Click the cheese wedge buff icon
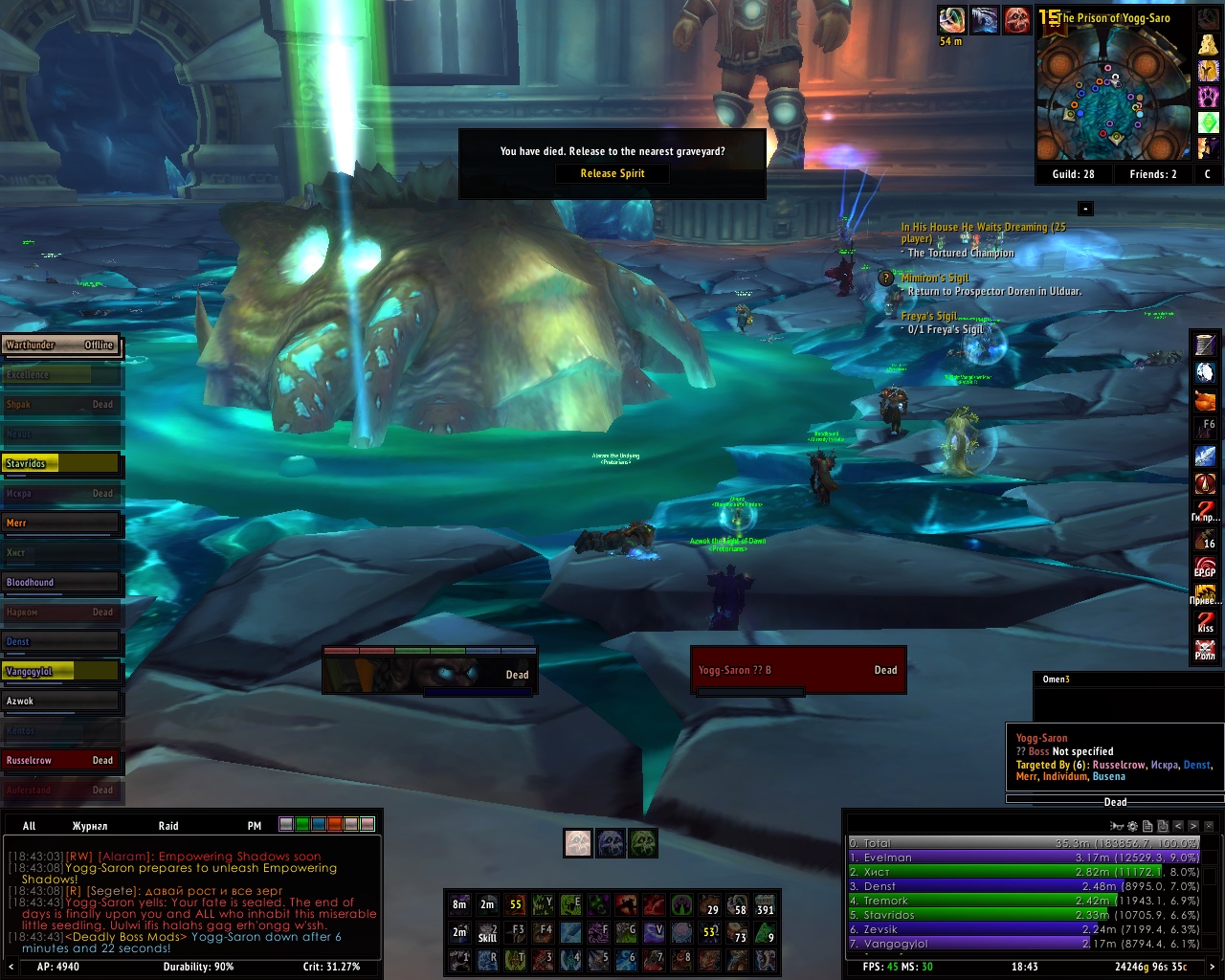Viewport: 1225px width, 980px height. tap(1207, 45)
